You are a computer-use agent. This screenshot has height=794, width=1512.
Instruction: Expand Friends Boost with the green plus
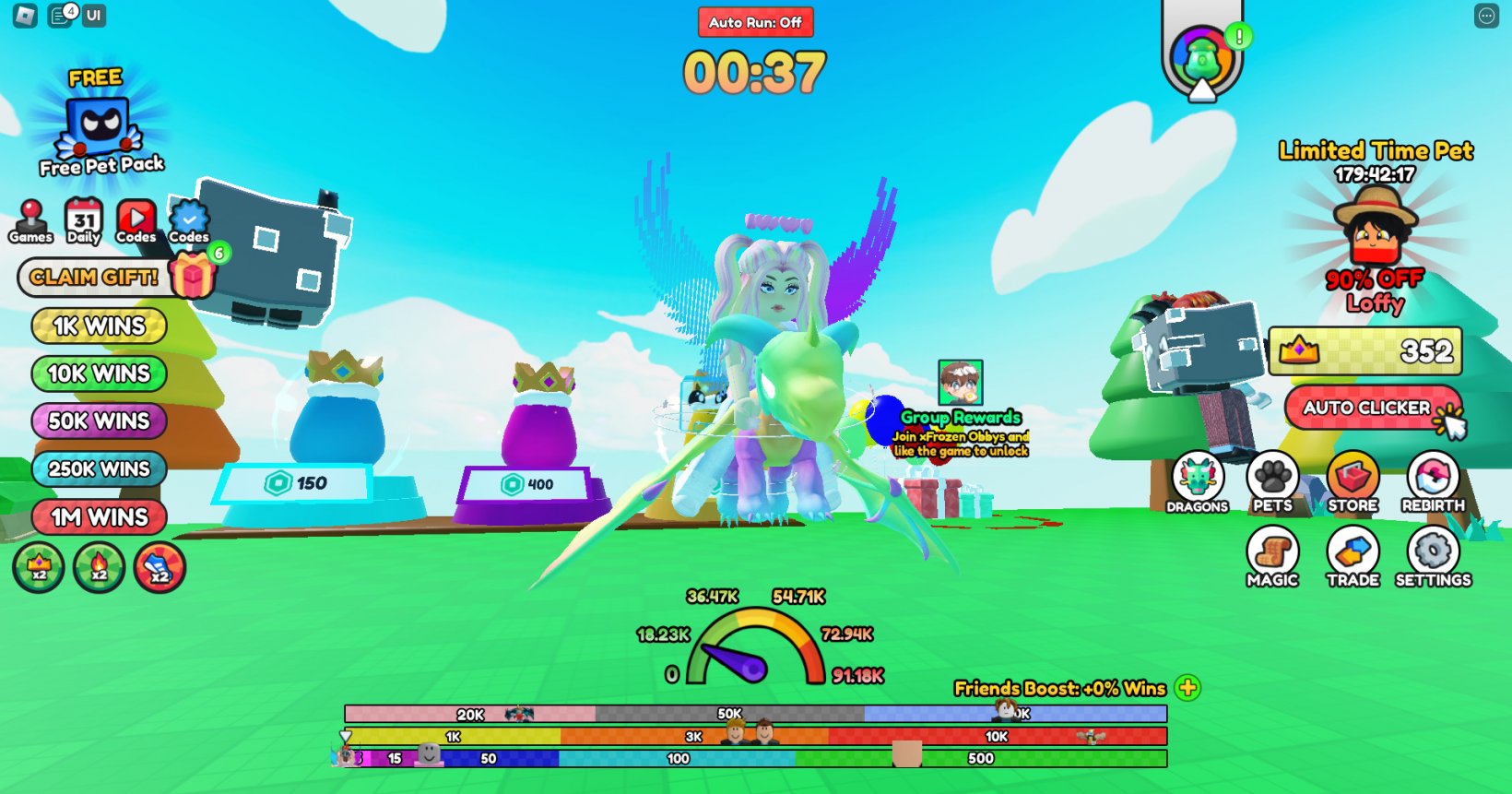coord(1190,688)
